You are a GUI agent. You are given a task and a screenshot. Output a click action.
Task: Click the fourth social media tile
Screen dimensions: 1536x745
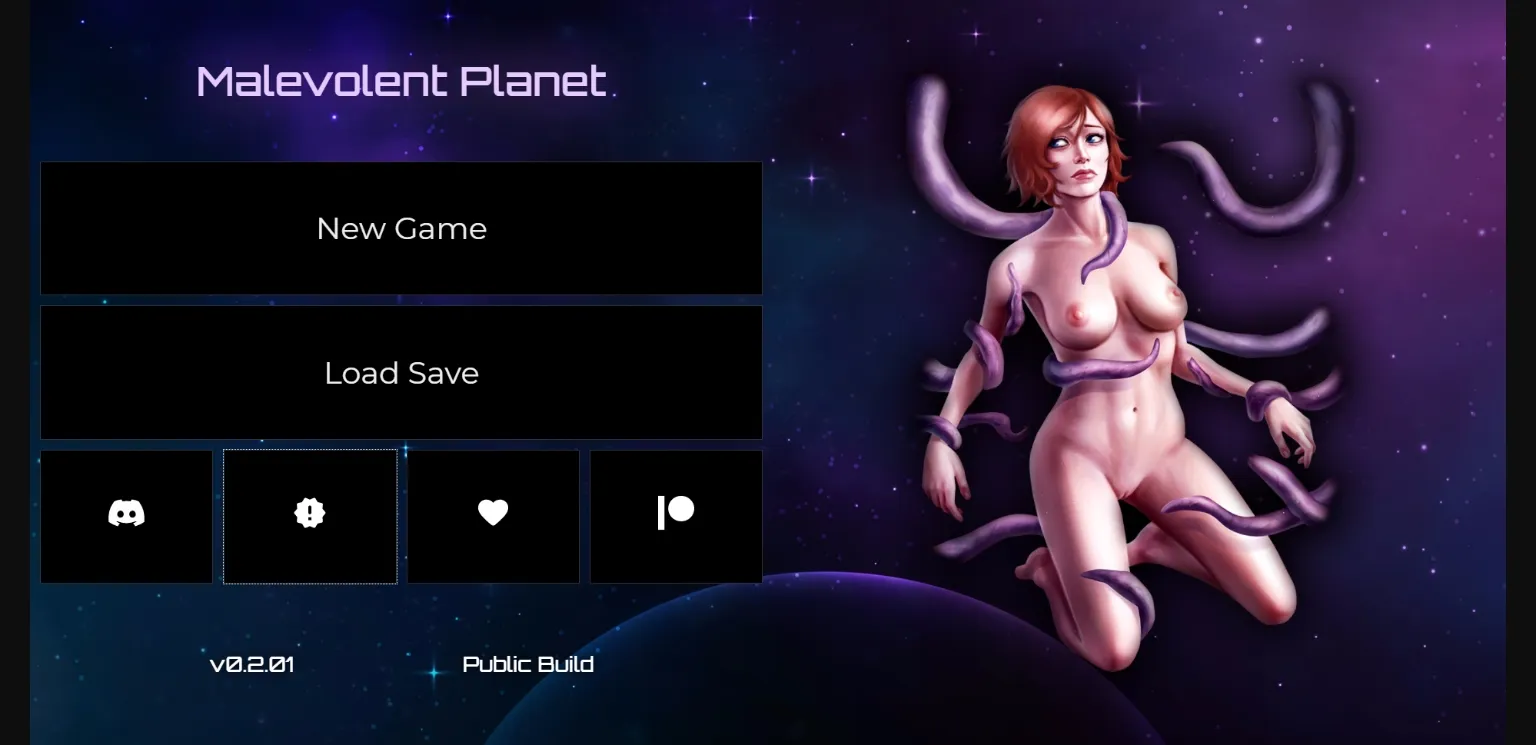click(x=676, y=515)
